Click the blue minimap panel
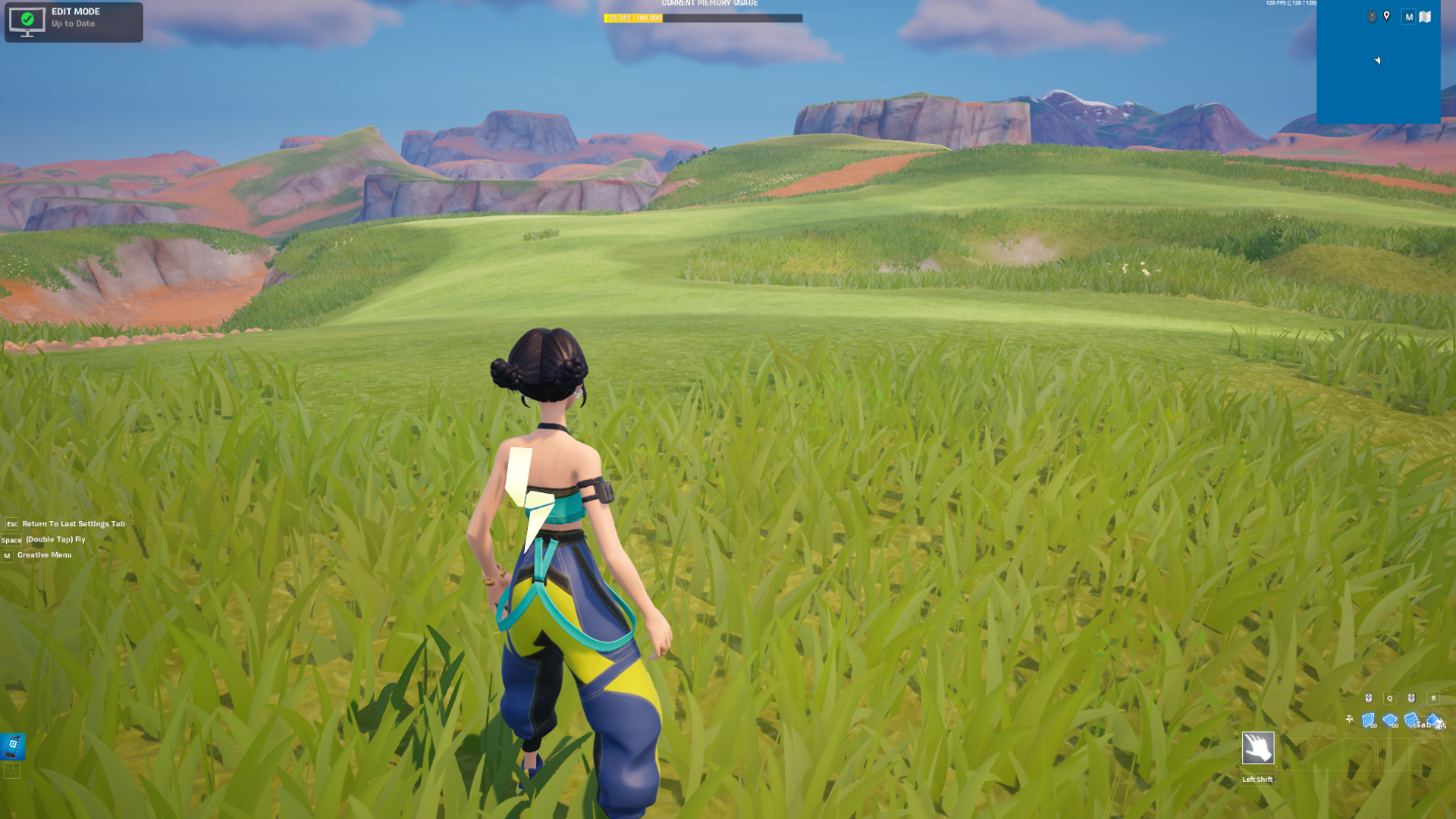The image size is (1456, 819). 1378,76
